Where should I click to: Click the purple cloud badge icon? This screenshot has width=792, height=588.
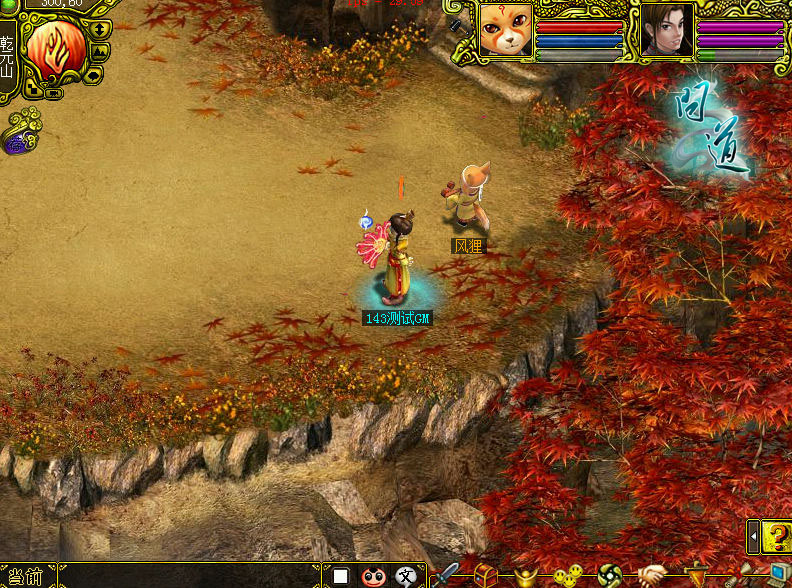pos(18,143)
